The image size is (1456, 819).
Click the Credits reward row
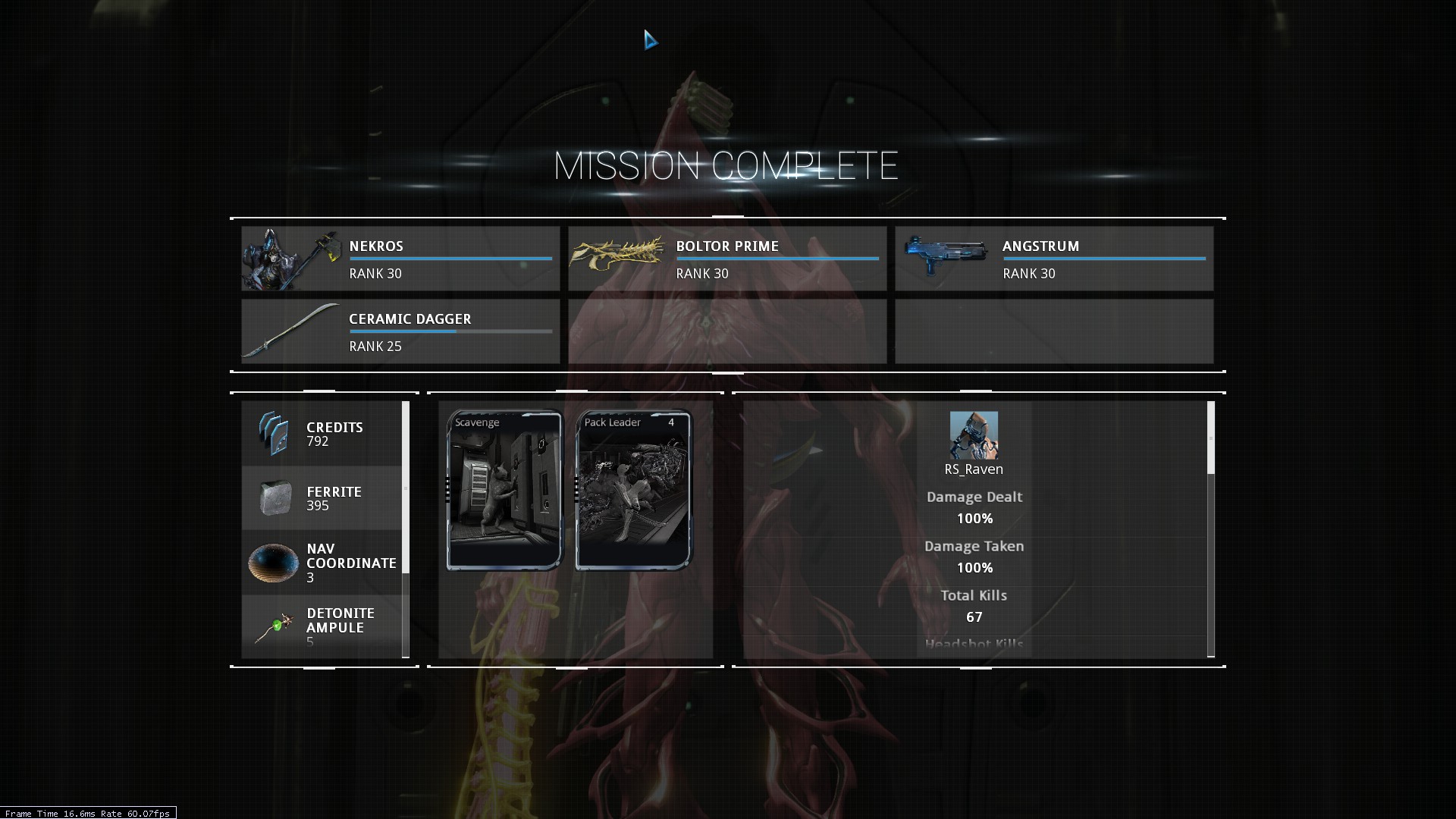(x=322, y=434)
